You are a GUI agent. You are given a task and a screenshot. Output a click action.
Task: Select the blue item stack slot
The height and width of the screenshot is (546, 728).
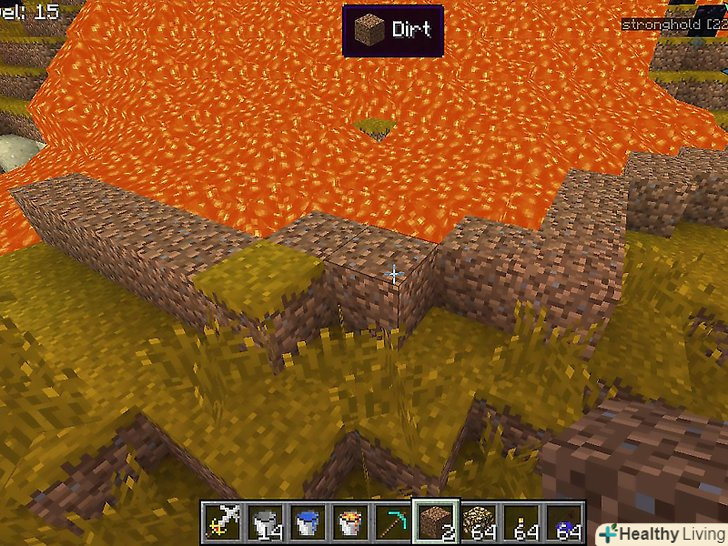564,521
